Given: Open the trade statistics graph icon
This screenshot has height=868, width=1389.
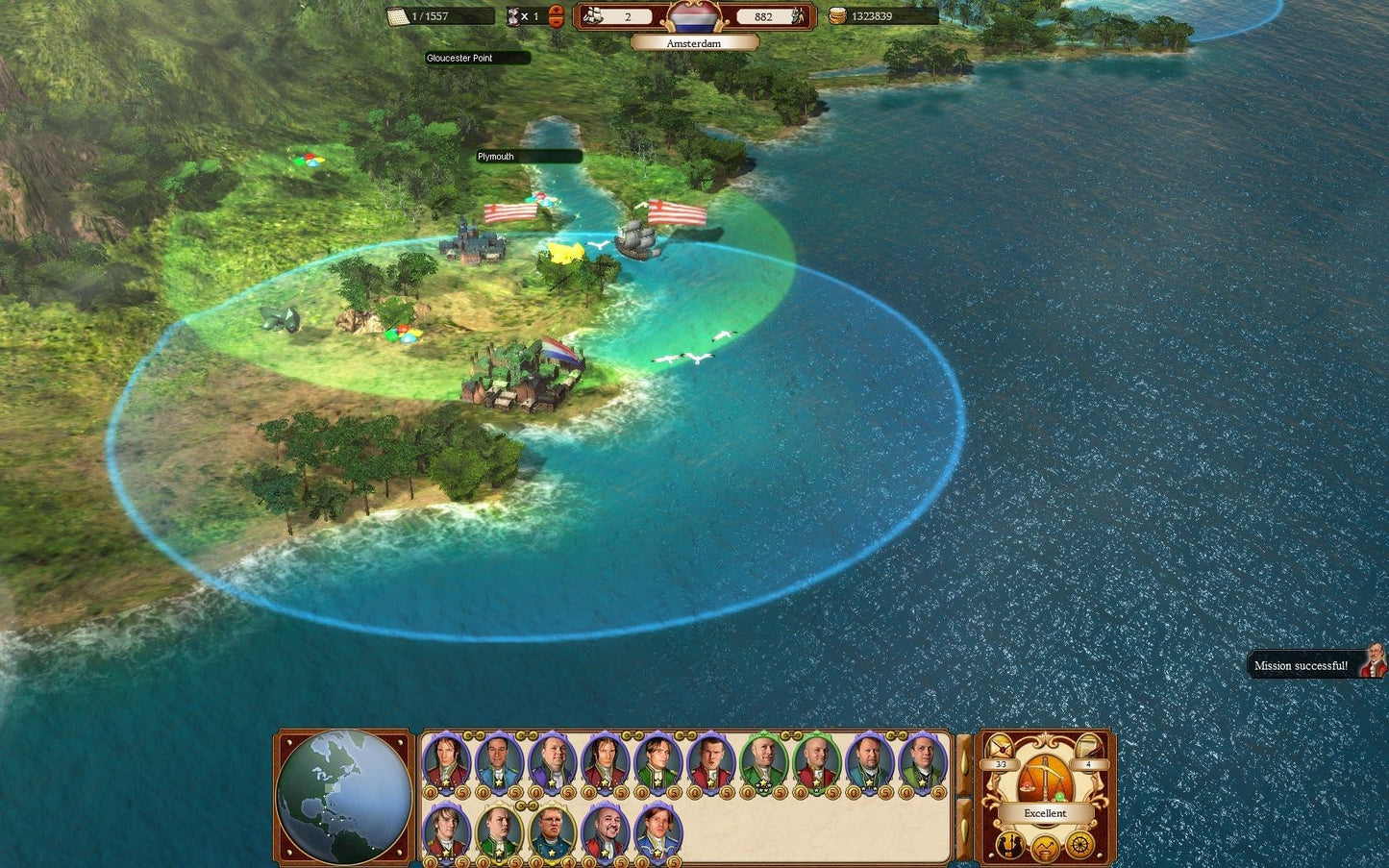Looking at the screenshot, I should click(1044, 848).
